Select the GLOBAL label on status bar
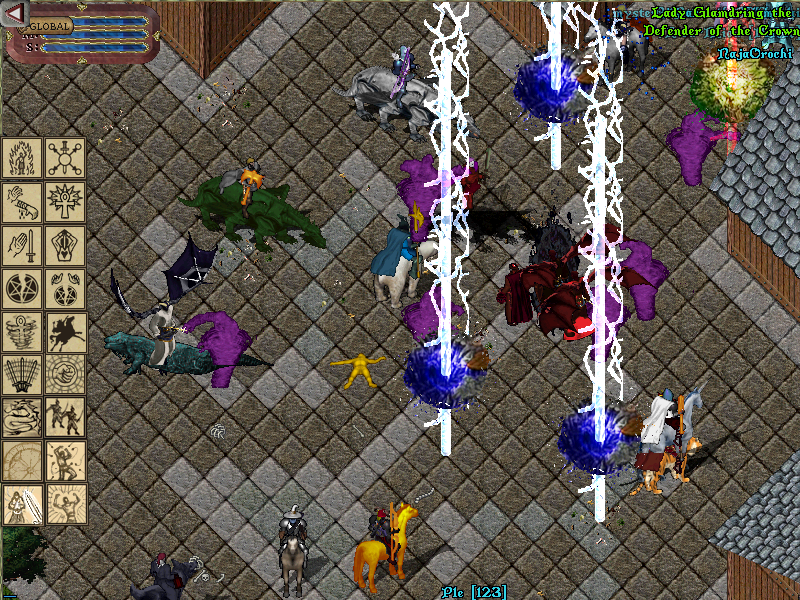Viewport: 800px width, 600px height. tap(50, 27)
